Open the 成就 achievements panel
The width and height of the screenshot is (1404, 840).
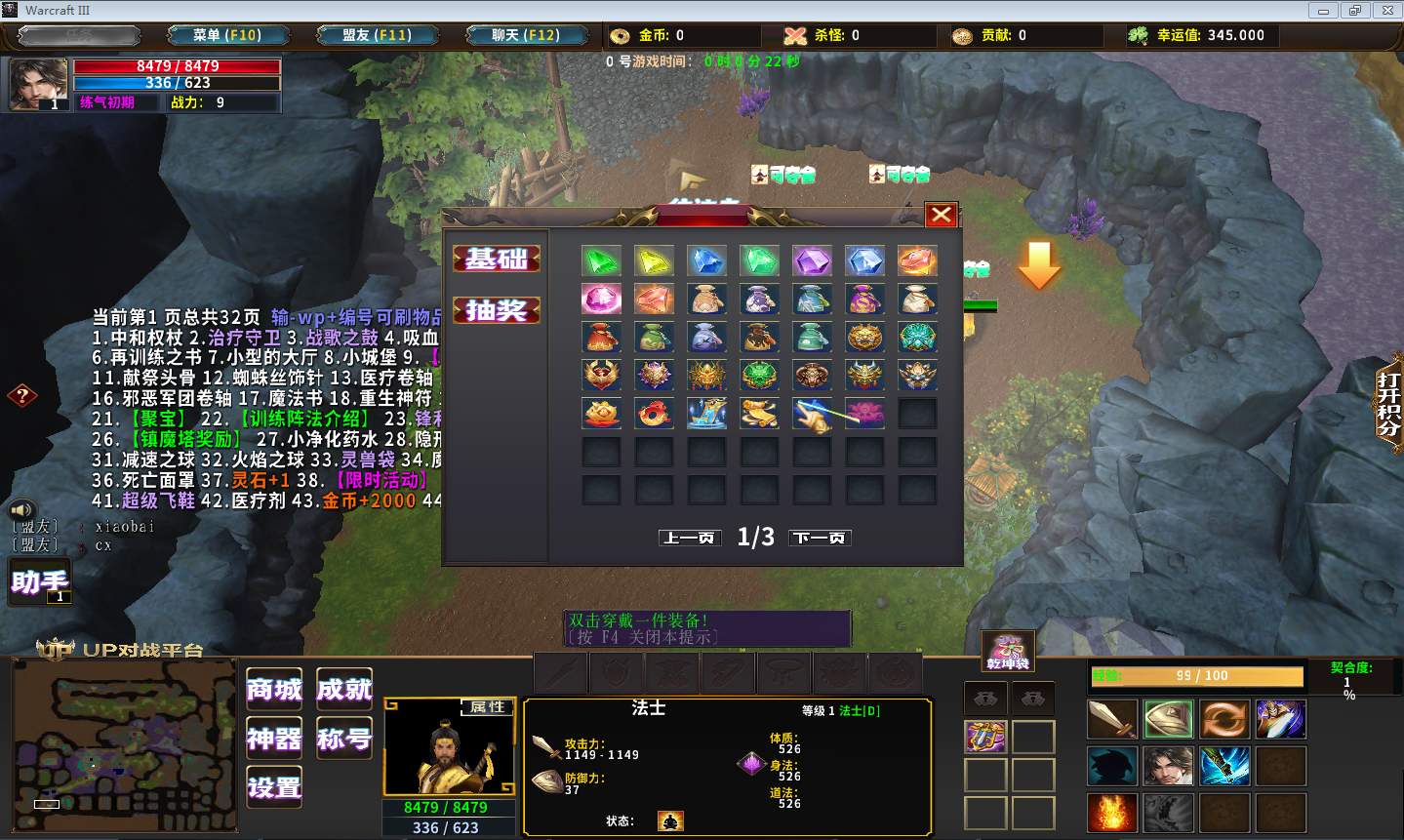click(x=344, y=690)
